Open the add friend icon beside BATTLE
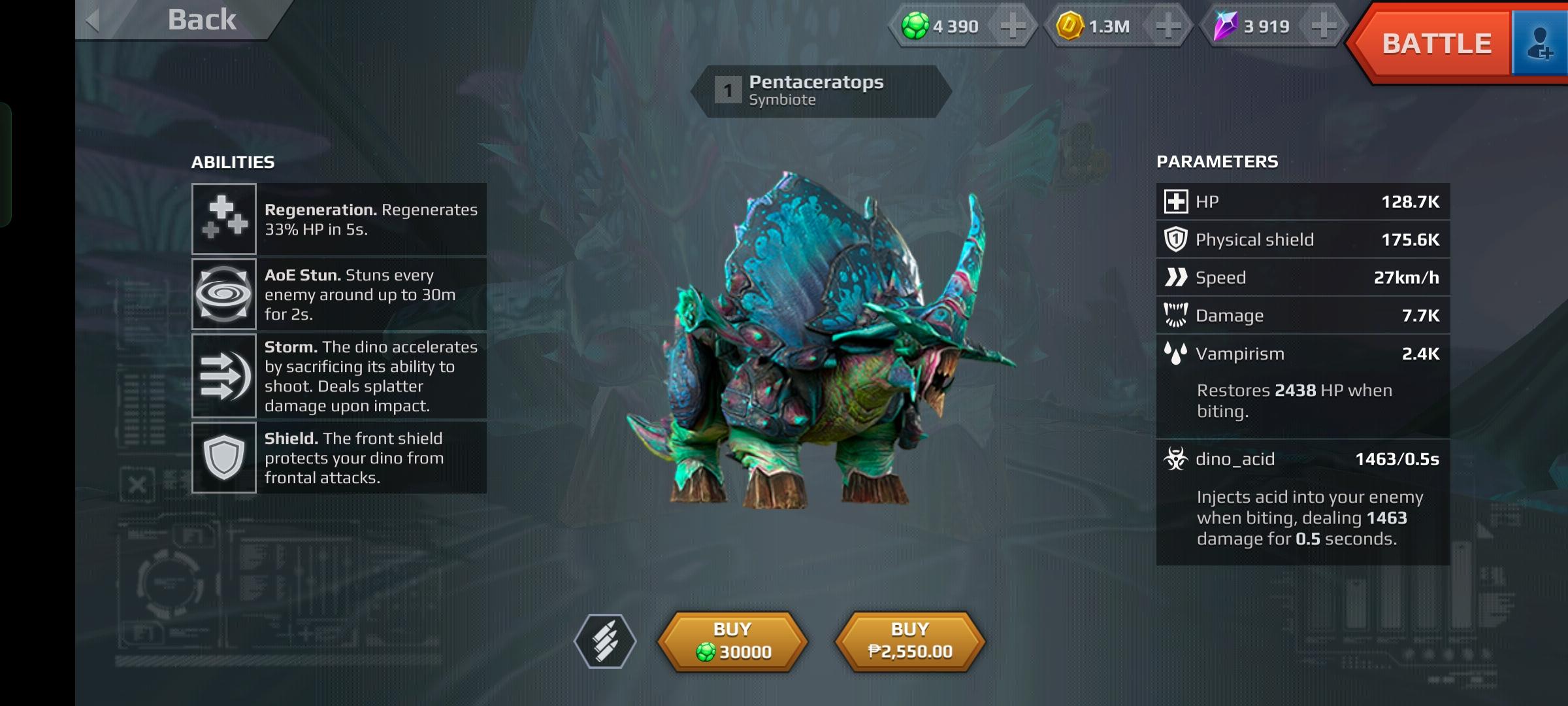The image size is (1568, 706). 1540,44
